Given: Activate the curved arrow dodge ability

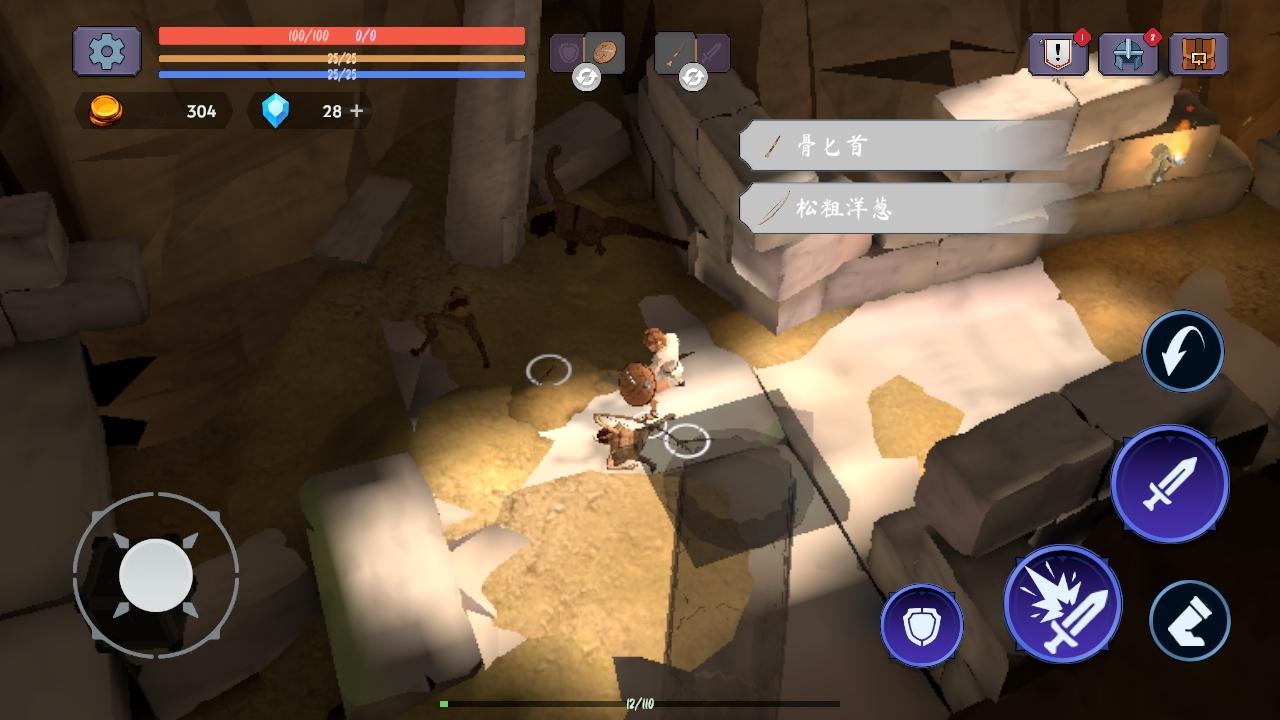Looking at the screenshot, I should pos(1183,351).
